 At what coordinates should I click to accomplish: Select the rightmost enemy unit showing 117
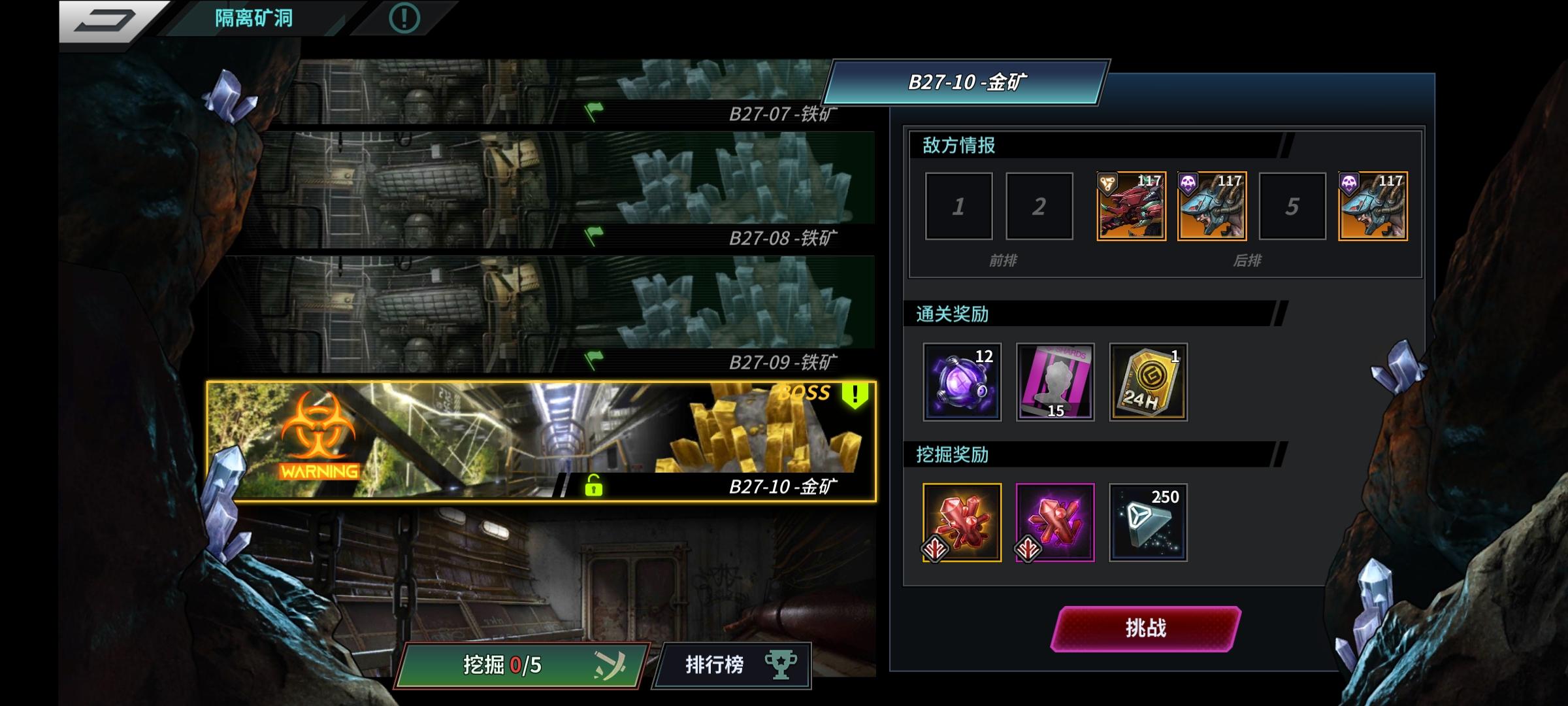click(x=1373, y=205)
